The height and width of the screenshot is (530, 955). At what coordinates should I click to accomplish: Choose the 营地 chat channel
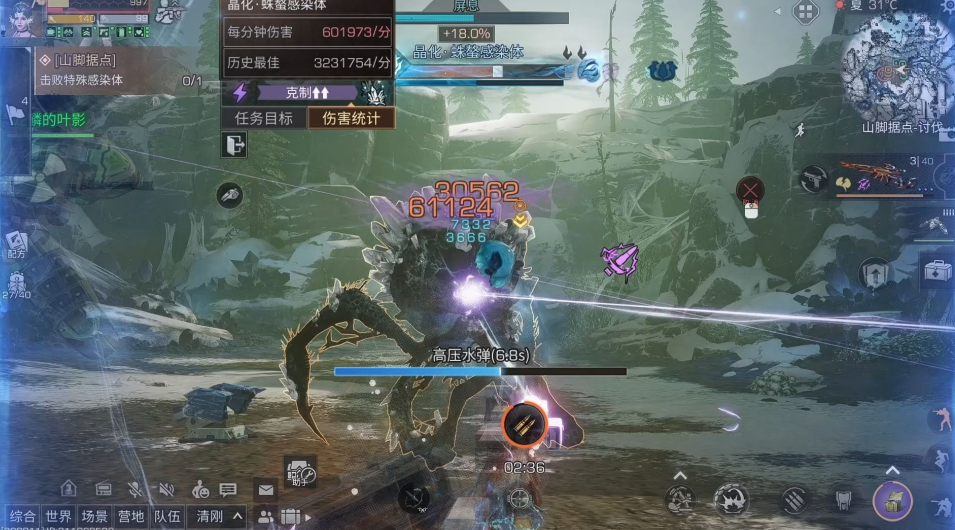pos(131,517)
